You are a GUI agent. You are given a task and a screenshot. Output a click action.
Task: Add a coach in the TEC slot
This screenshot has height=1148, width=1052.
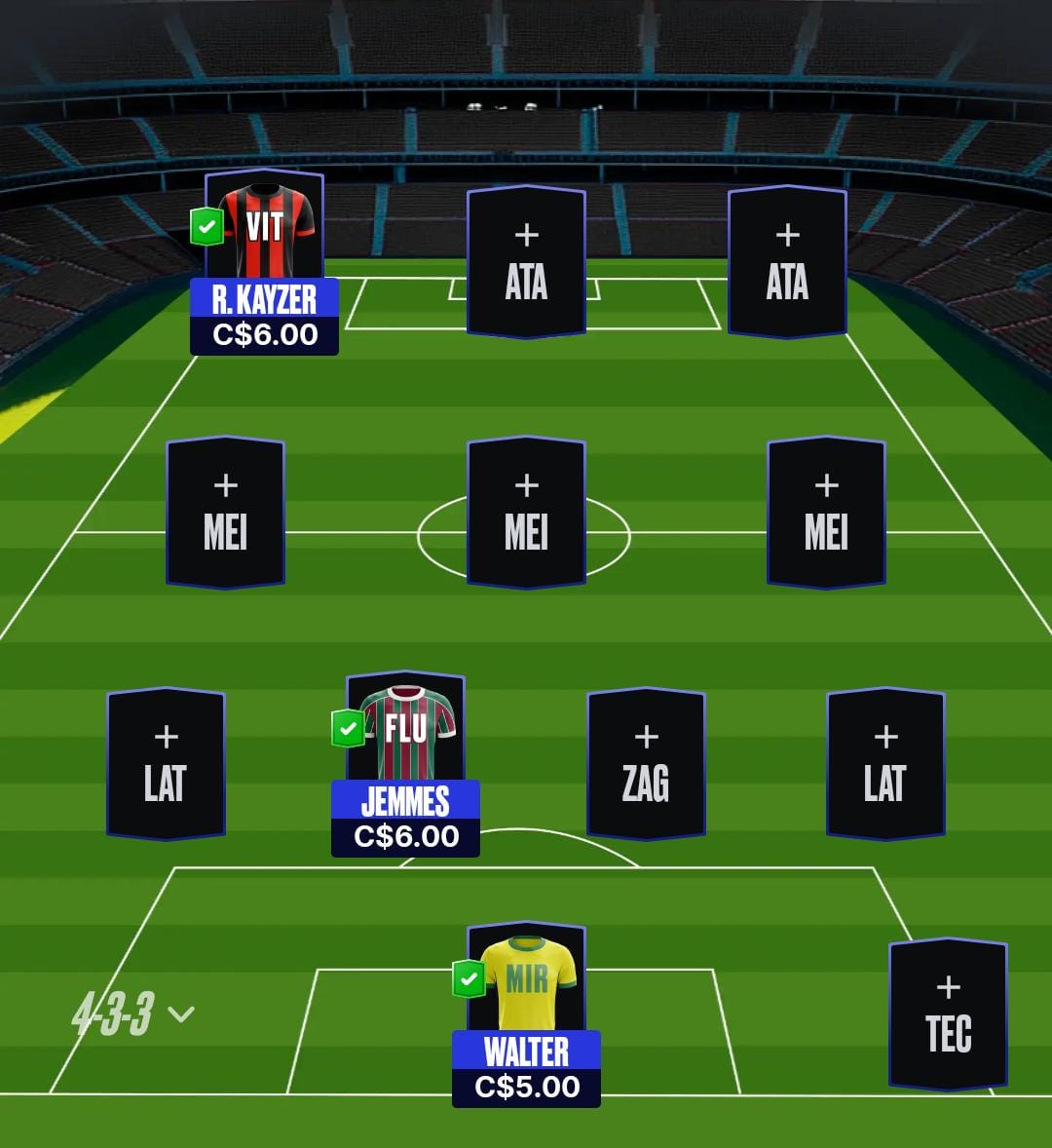(948, 1014)
